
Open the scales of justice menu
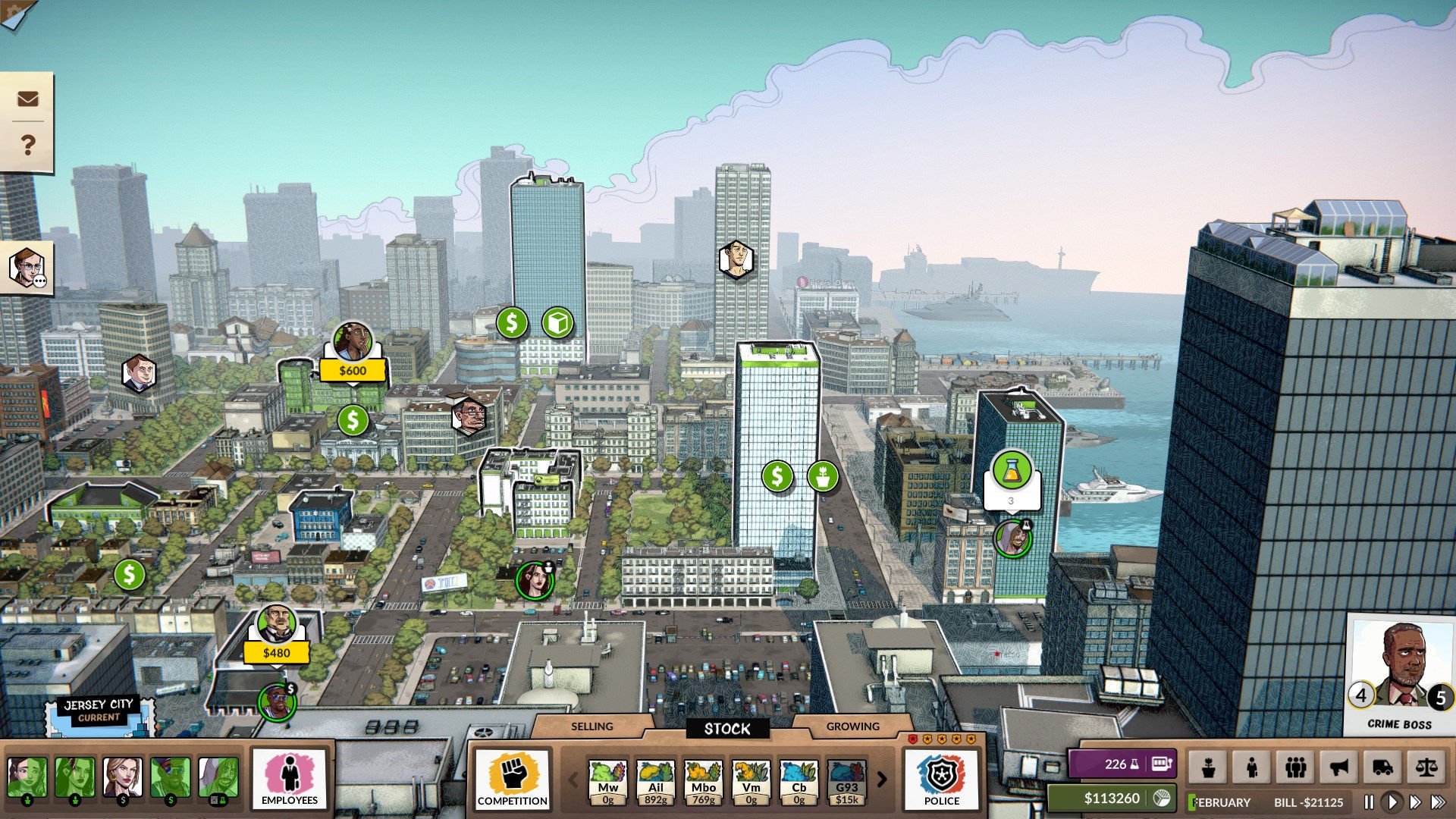1426,767
